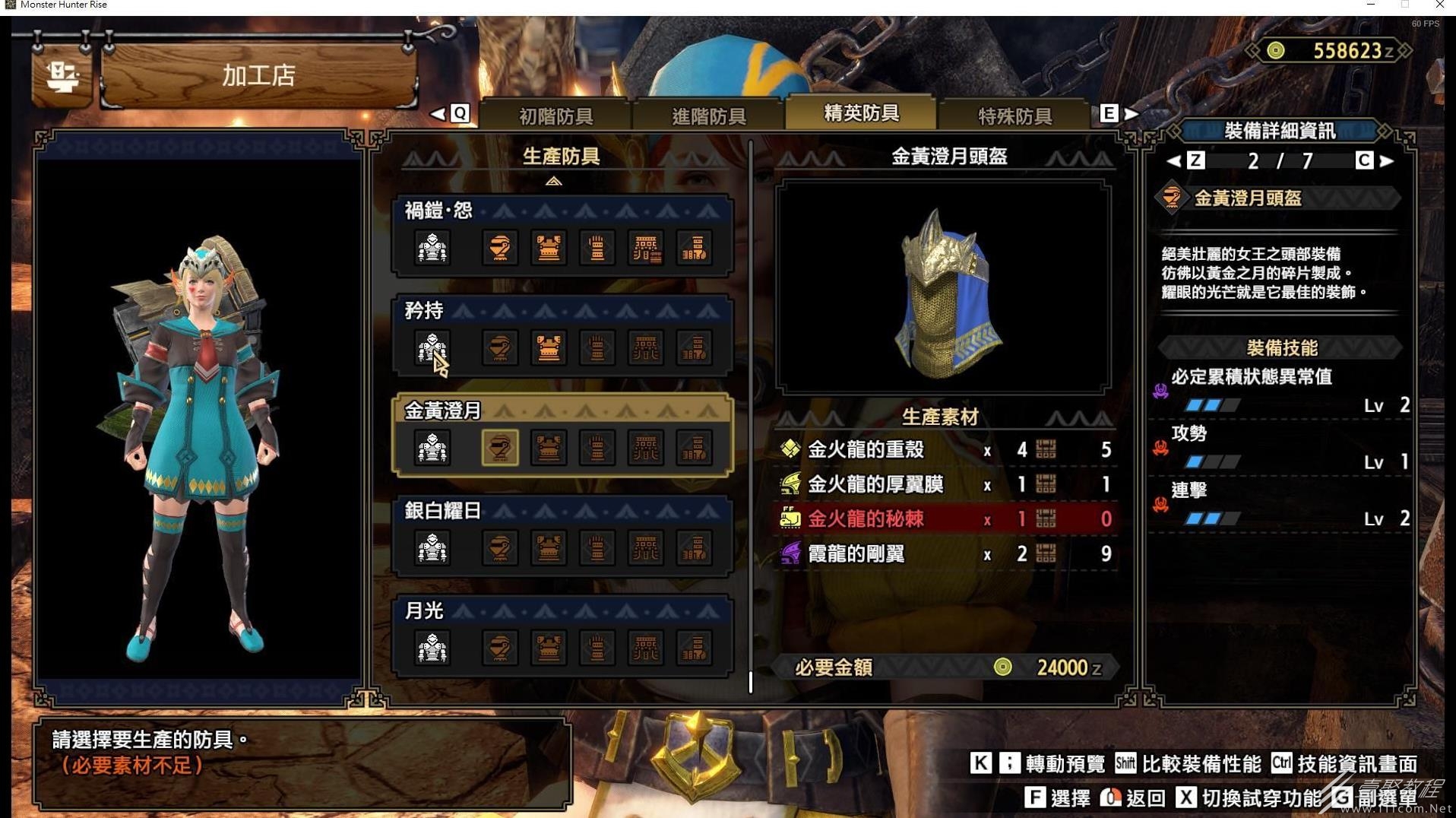Choose the 銀白耀日 waist armor piece
Viewport: 1456px width, 818px height.
645,548
